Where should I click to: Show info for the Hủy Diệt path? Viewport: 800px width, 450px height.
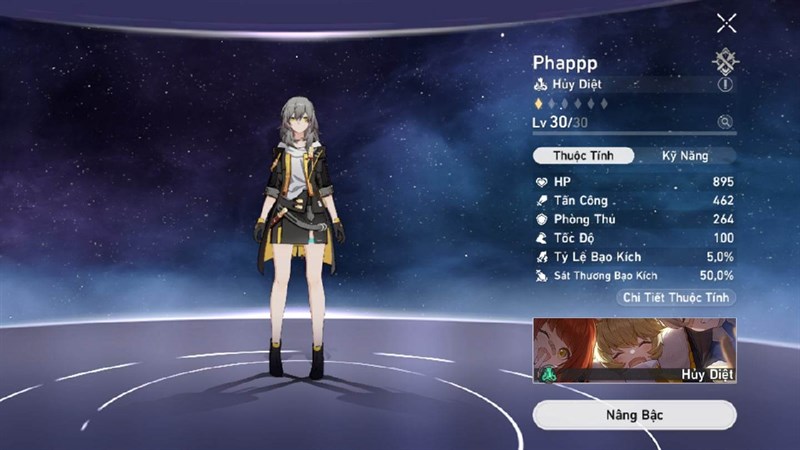pos(725,85)
